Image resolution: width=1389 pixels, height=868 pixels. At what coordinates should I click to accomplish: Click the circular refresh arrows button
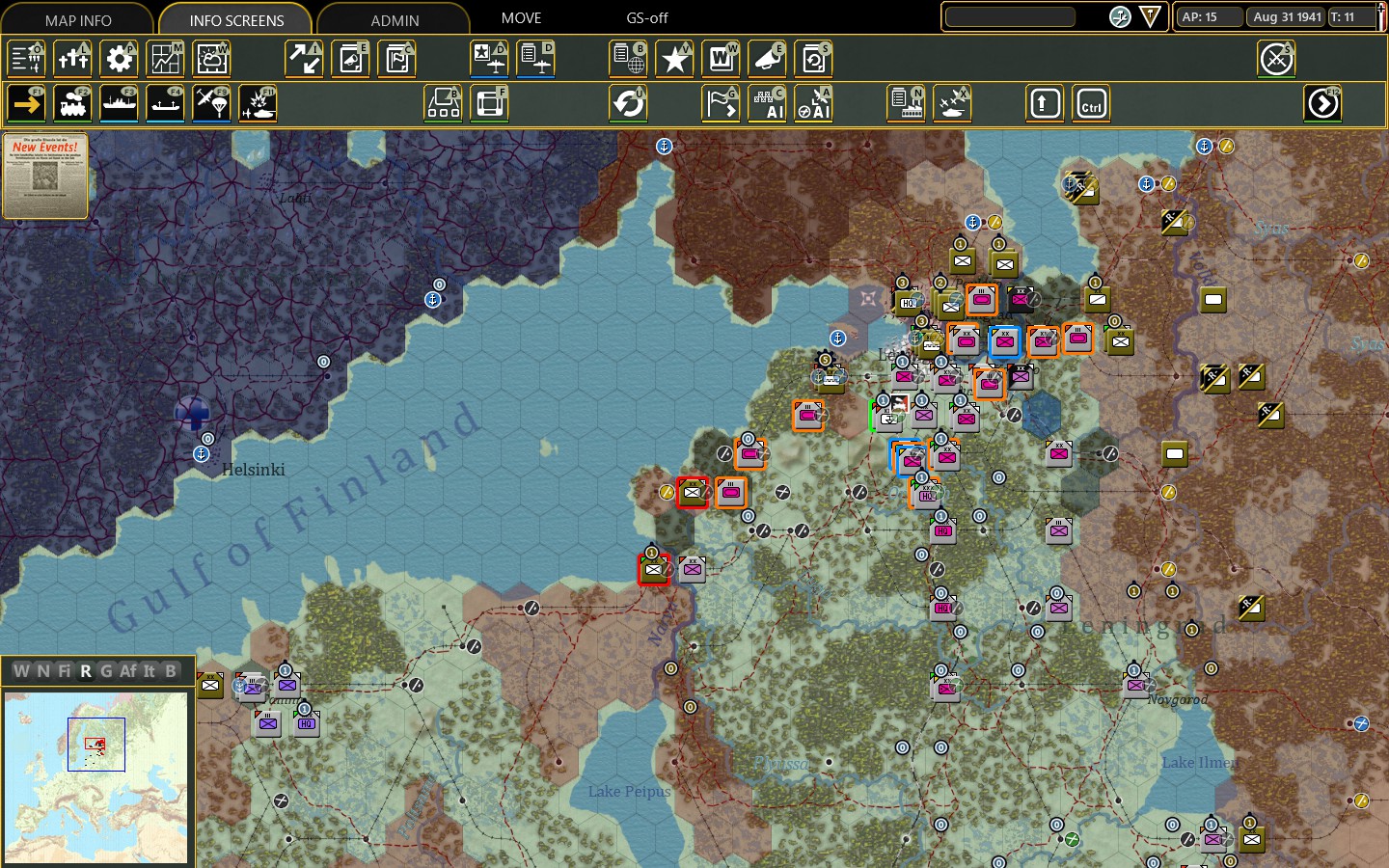(x=629, y=103)
